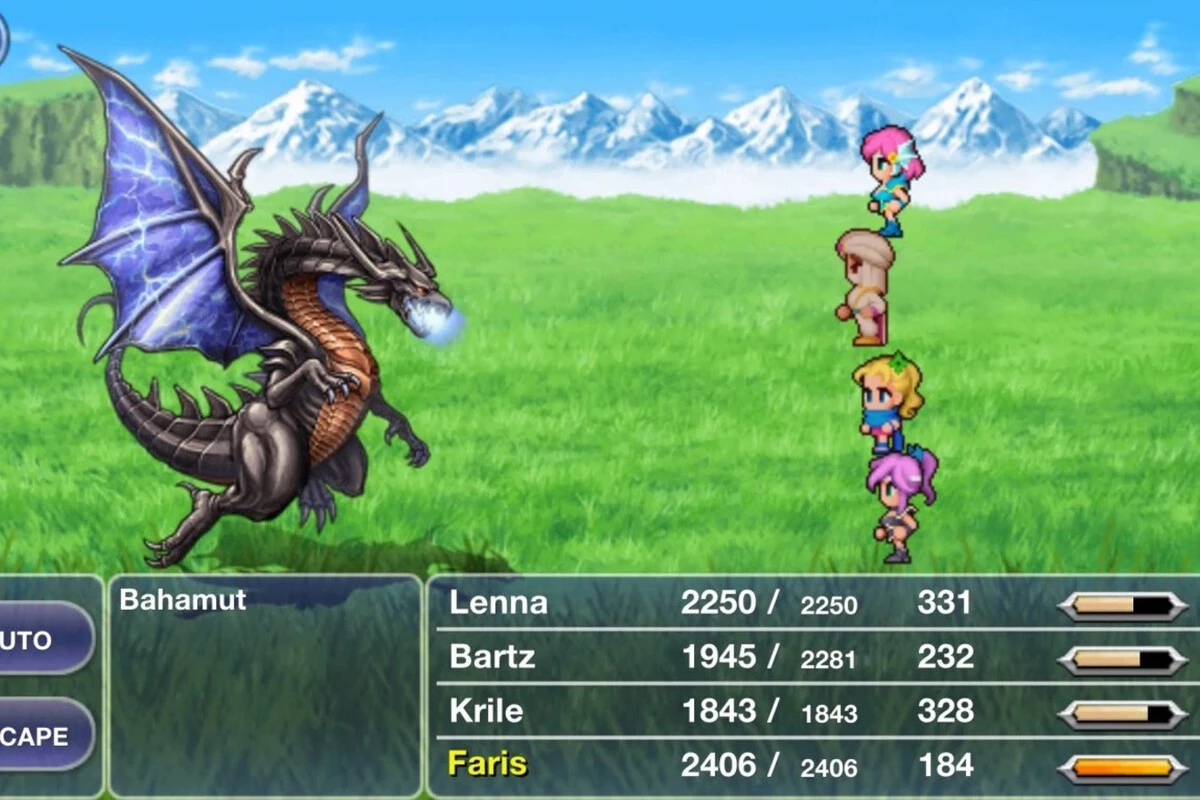Select Bartz's party status row

coord(812,657)
